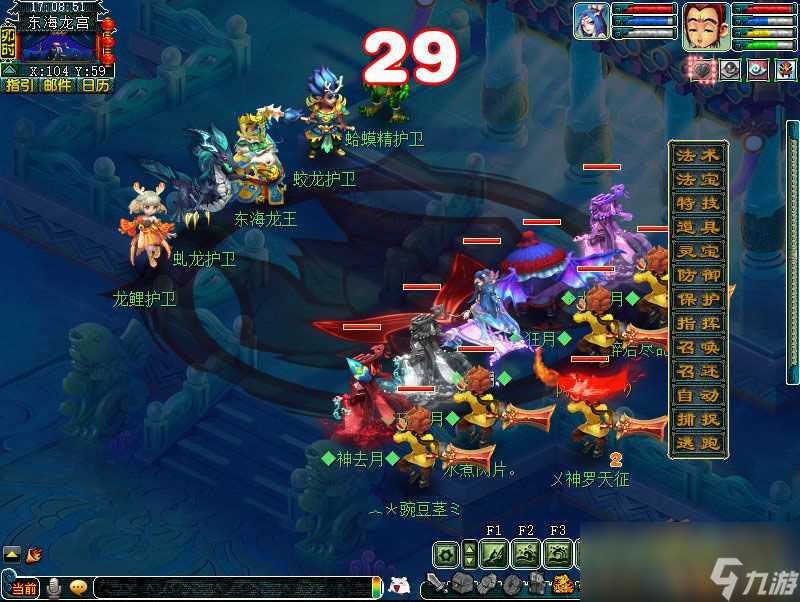The image size is (800, 602).
Task: Select the 捕捉 capture command
Action: coord(698,420)
